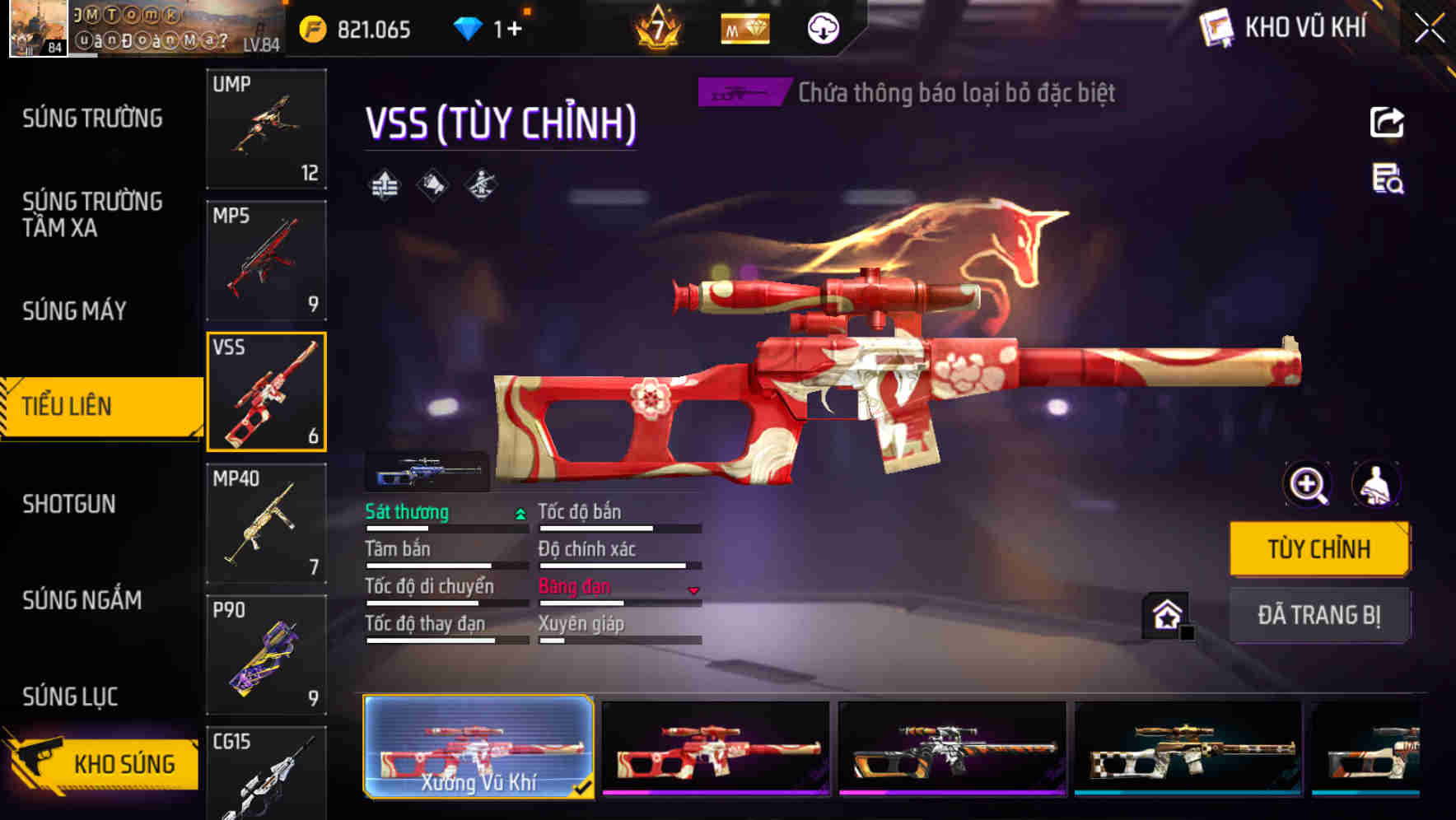
Task: Click the magnifier zoom icon near weapon preview
Action: (1307, 485)
